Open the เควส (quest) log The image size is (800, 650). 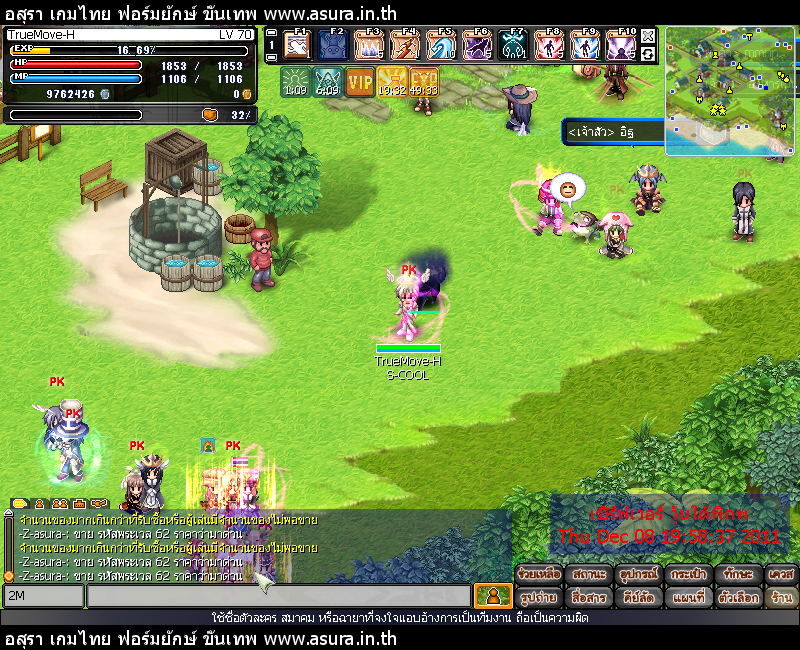tap(781, 575)
